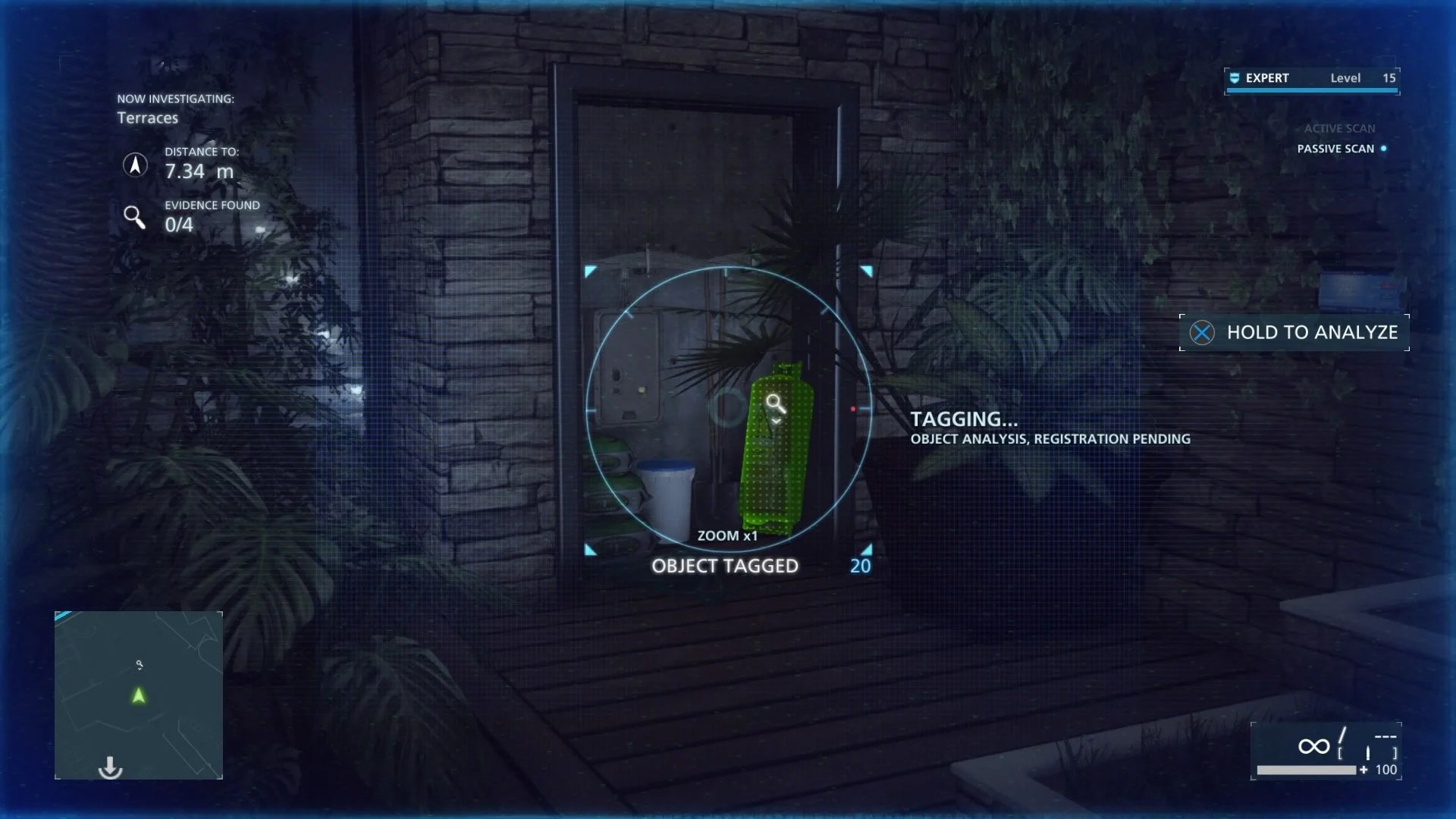Toggle the Passive Scan indicator dot
This screenshot has width=1456, height=819.
[1384, 149]
